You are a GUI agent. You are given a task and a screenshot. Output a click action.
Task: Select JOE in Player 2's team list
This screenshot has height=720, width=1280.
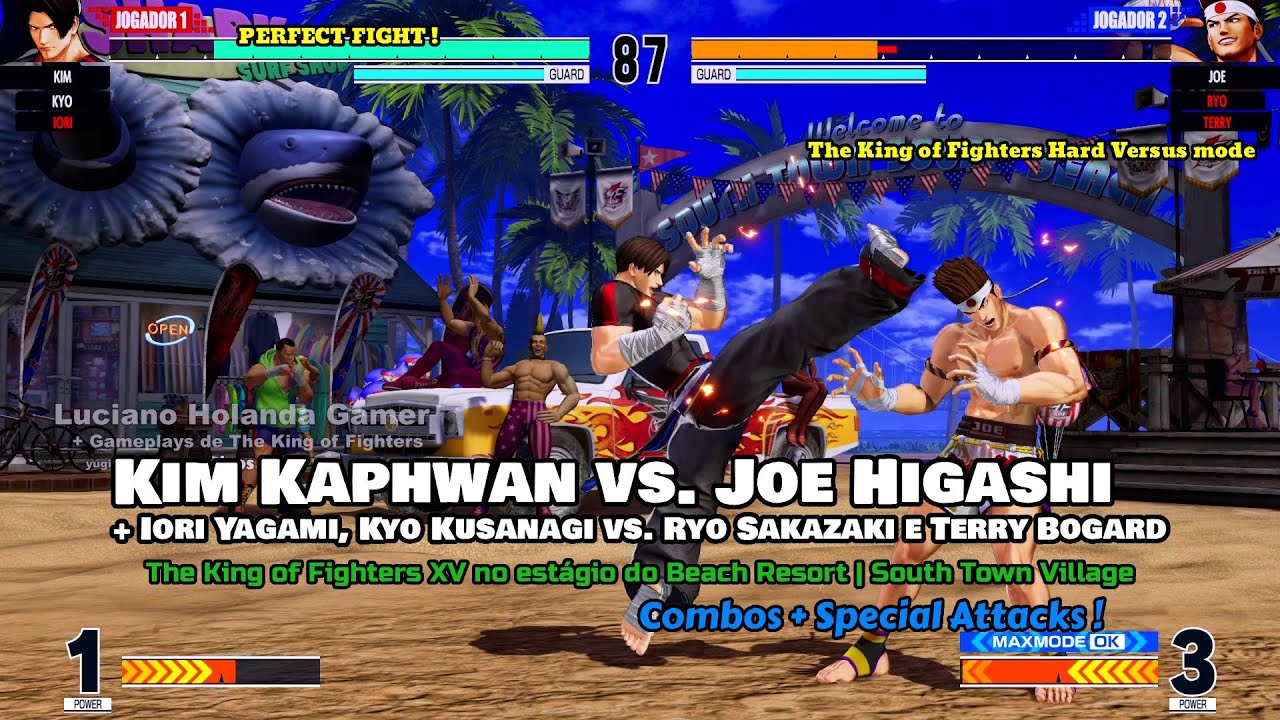pos(1216,76)
